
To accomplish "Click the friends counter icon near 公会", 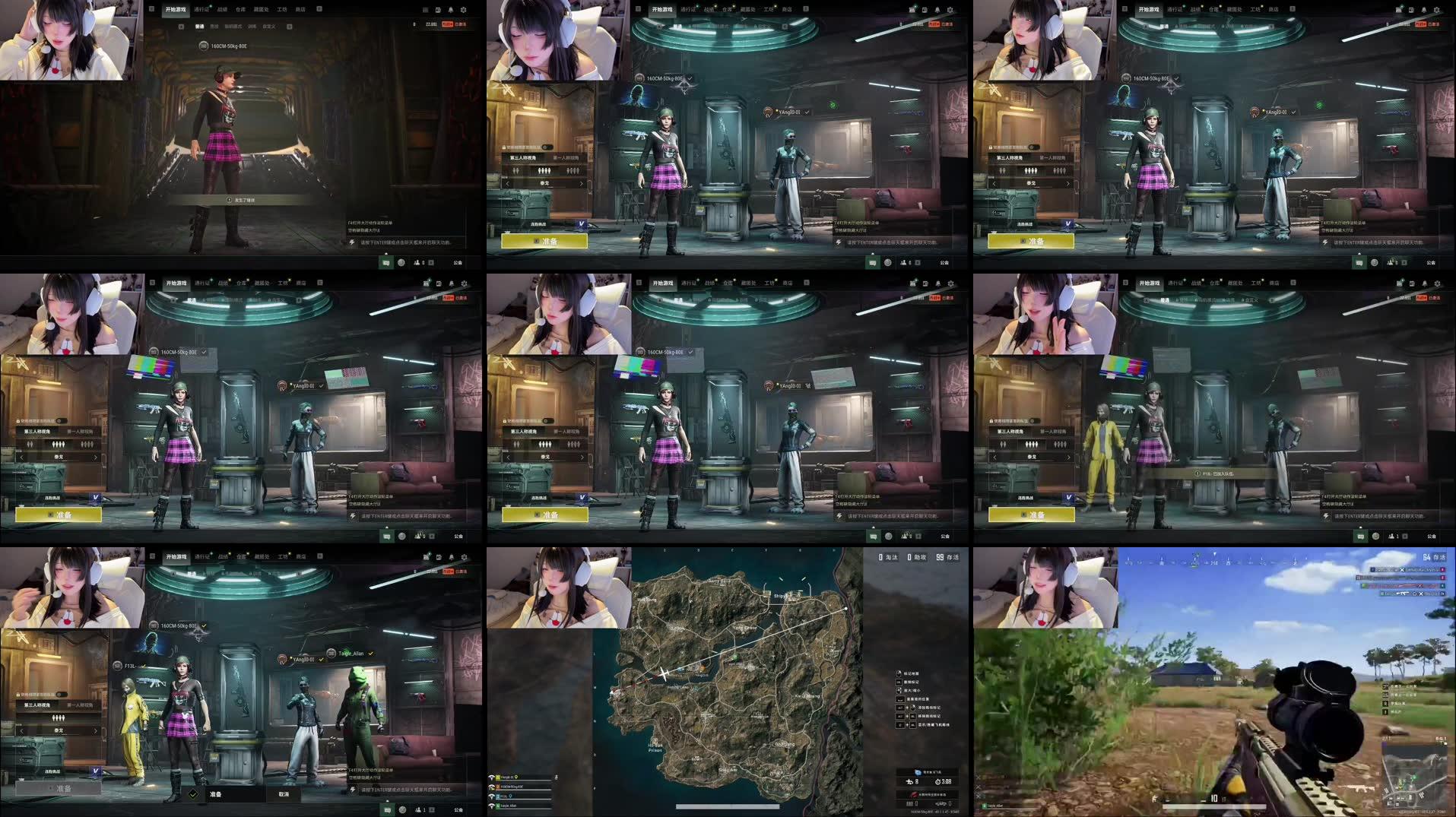I will (x=903, y=262).
